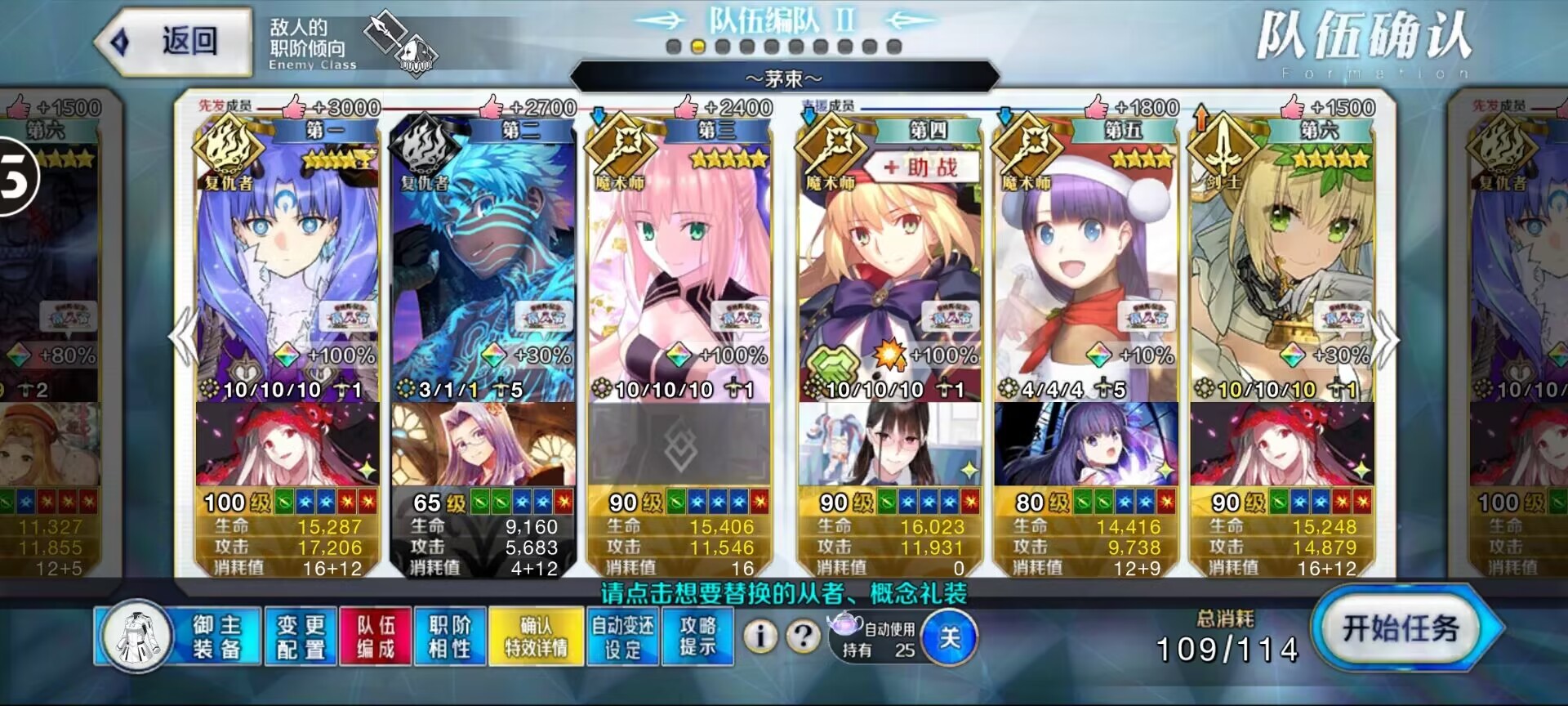Open 变更配置 arrangement change
Viewport: 1568px width, 706px height.
(301, 637)
